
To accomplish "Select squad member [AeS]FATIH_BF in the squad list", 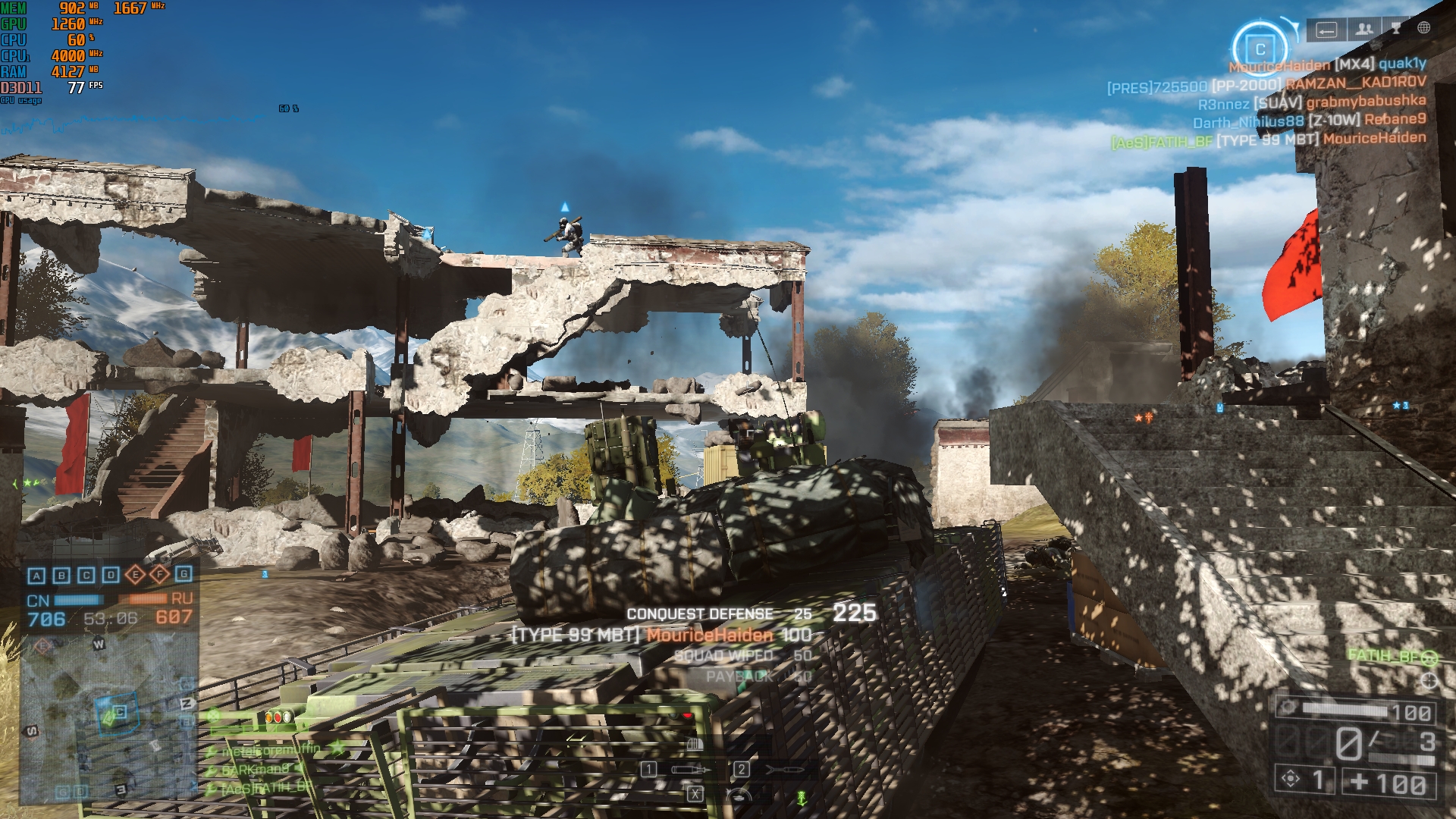I will click(265, 788).
